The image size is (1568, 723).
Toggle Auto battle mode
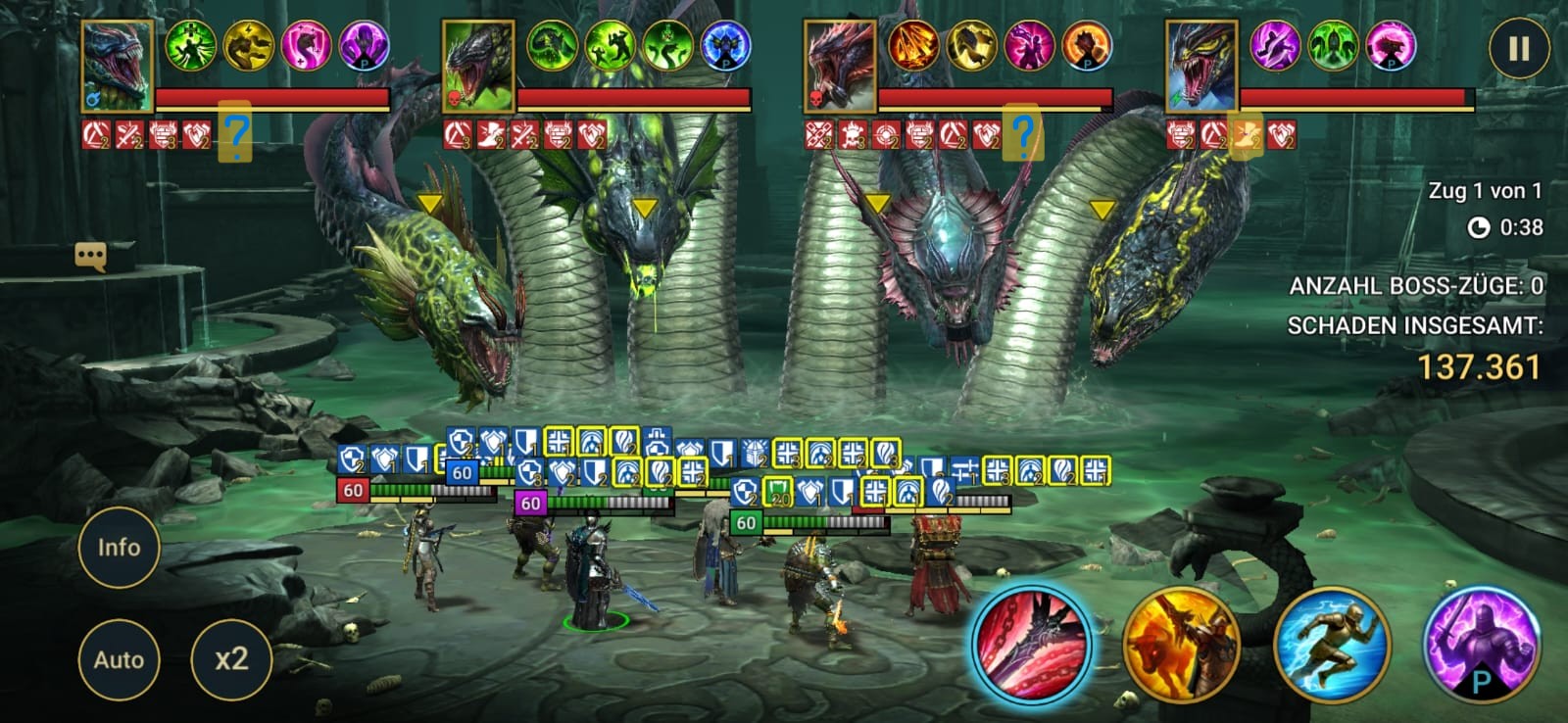119,659
